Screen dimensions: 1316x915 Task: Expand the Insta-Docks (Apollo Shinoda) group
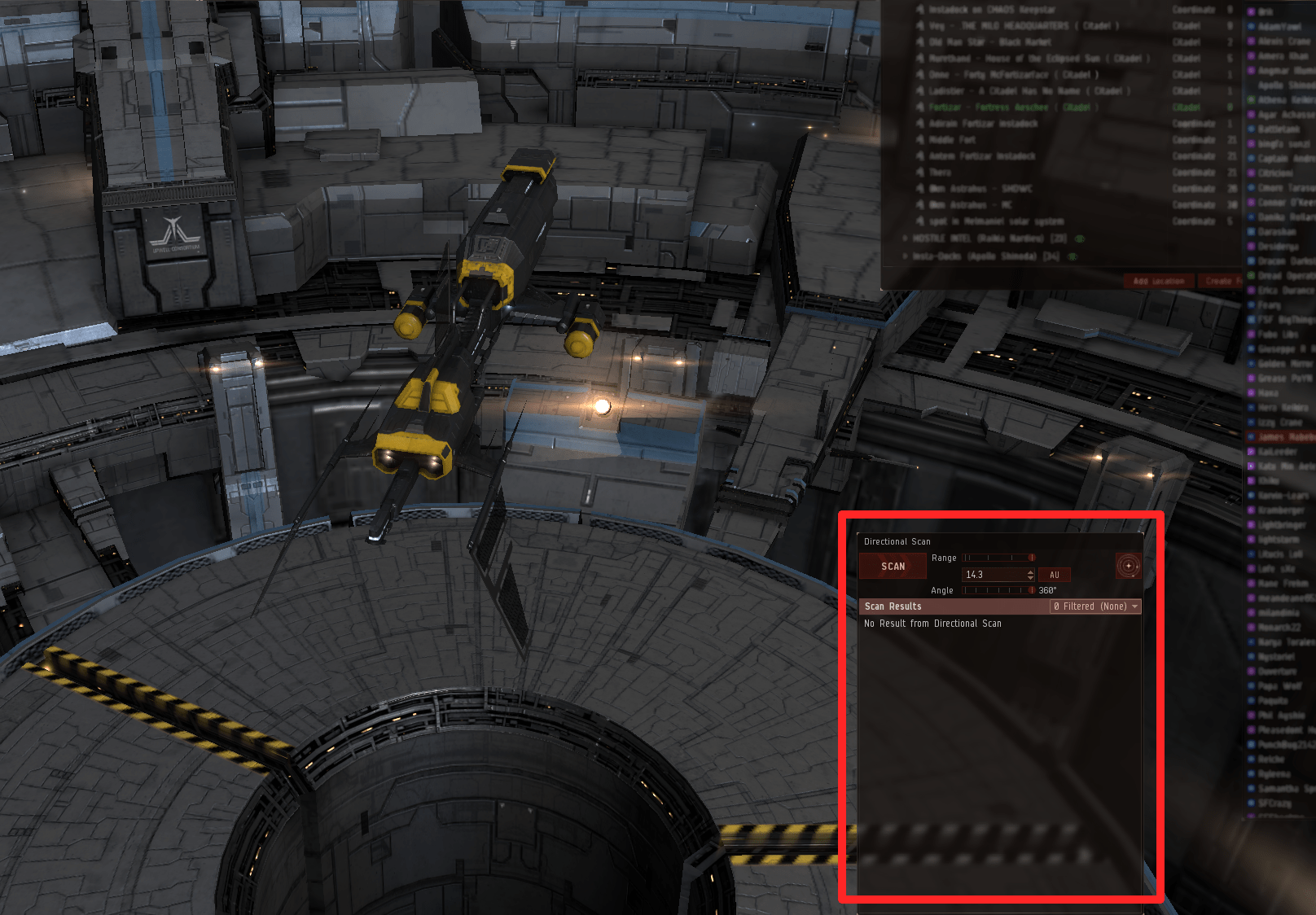[x=906, y=256]
